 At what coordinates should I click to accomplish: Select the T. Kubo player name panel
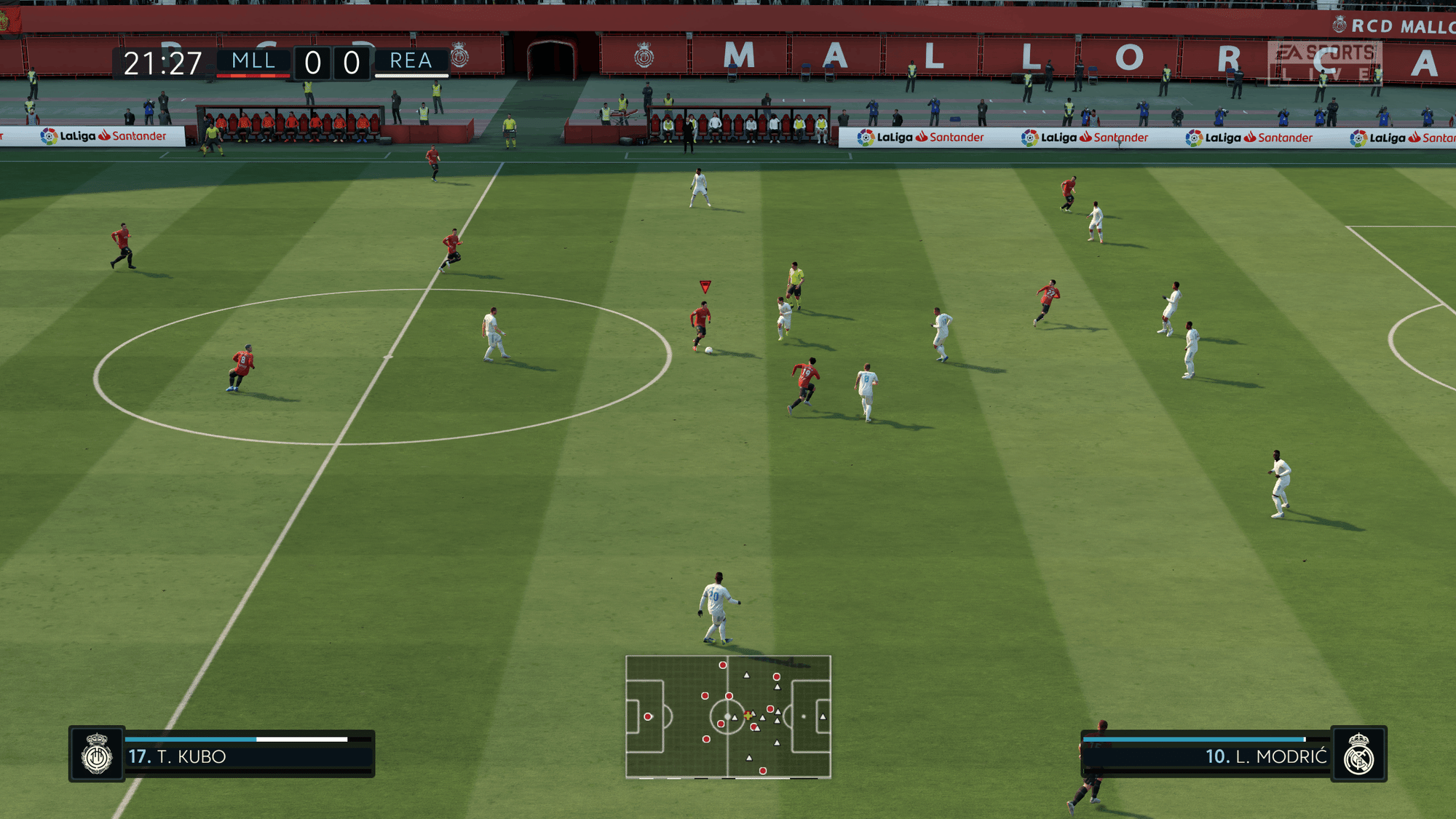click(x=249, y=756)
